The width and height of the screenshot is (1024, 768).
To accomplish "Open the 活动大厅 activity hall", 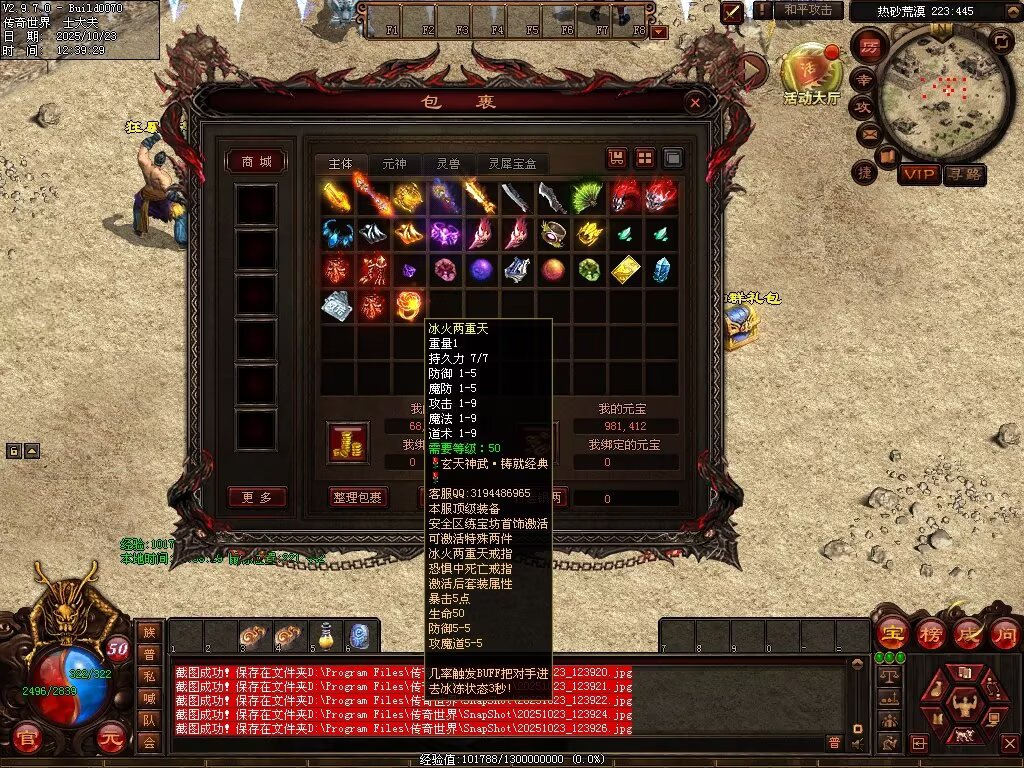I will tap(810, 72).
